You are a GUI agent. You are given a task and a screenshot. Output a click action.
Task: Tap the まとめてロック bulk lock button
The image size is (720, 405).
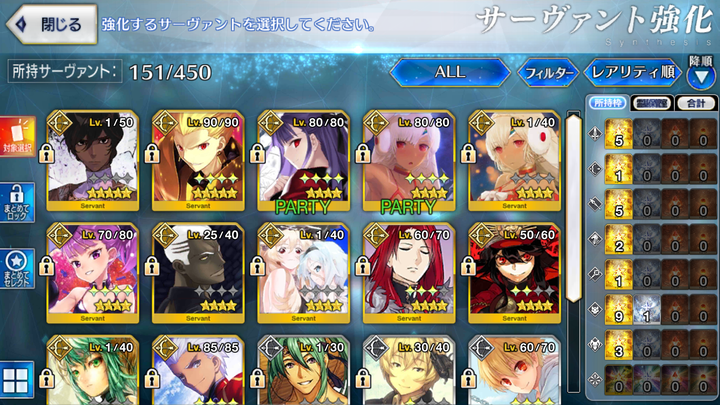[17, 202]
